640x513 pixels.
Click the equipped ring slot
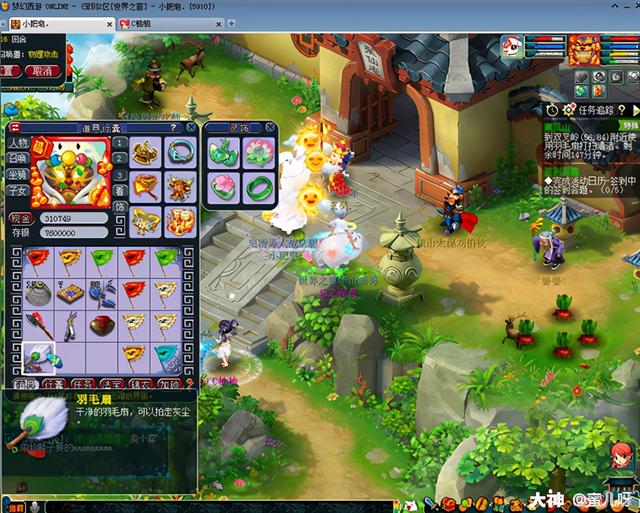181,152
